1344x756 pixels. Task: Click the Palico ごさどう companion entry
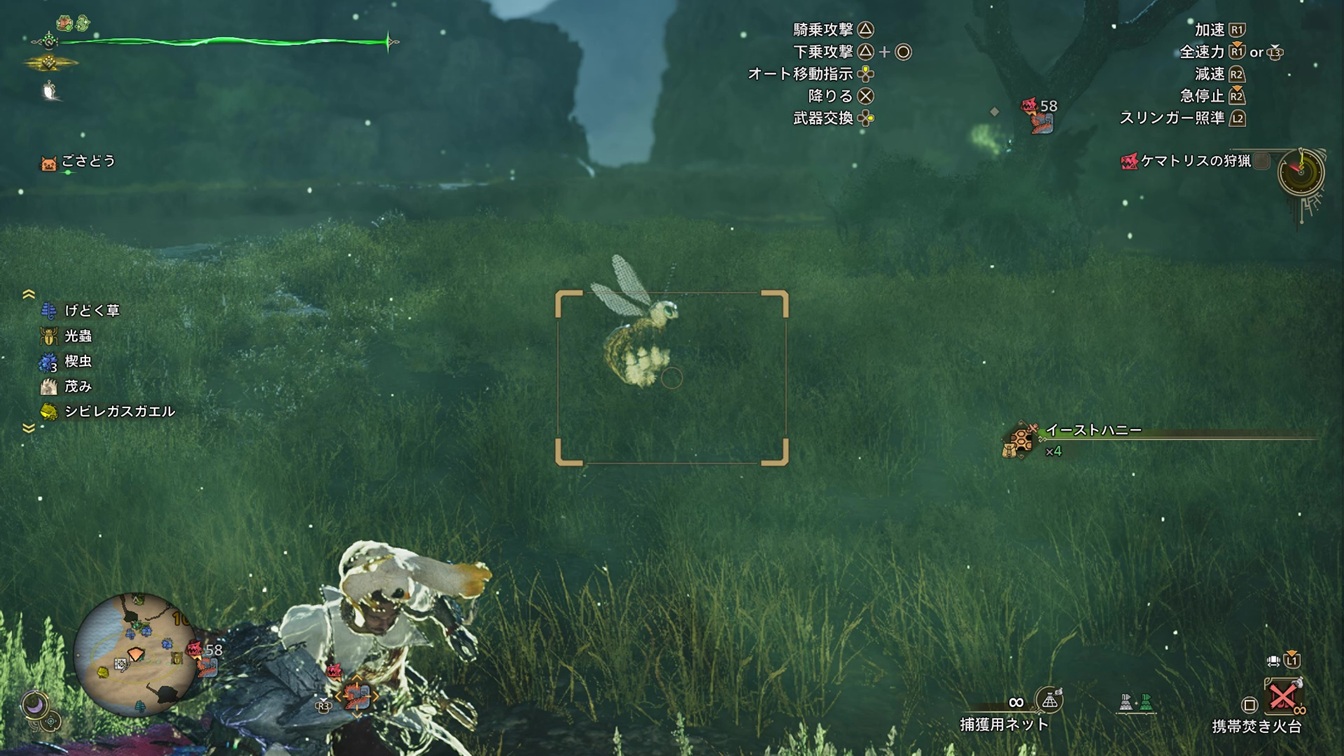pos(87,162)
